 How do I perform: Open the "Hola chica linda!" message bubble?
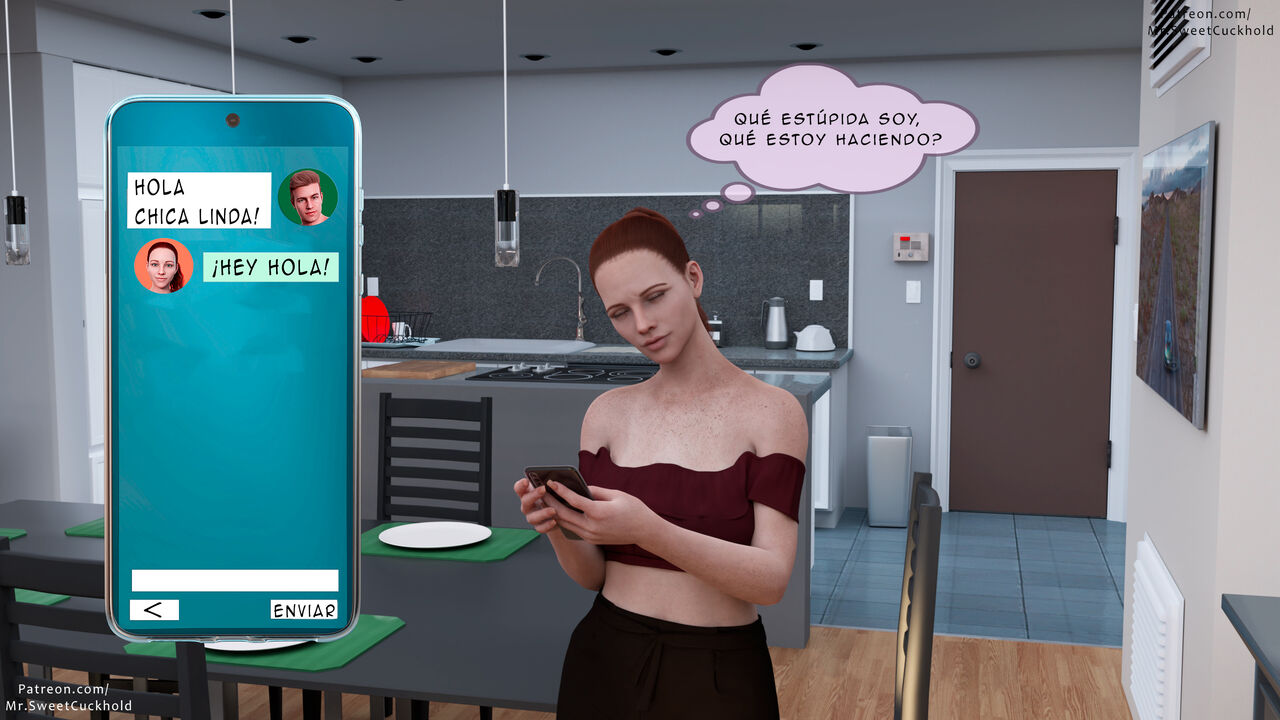[199, 200]
